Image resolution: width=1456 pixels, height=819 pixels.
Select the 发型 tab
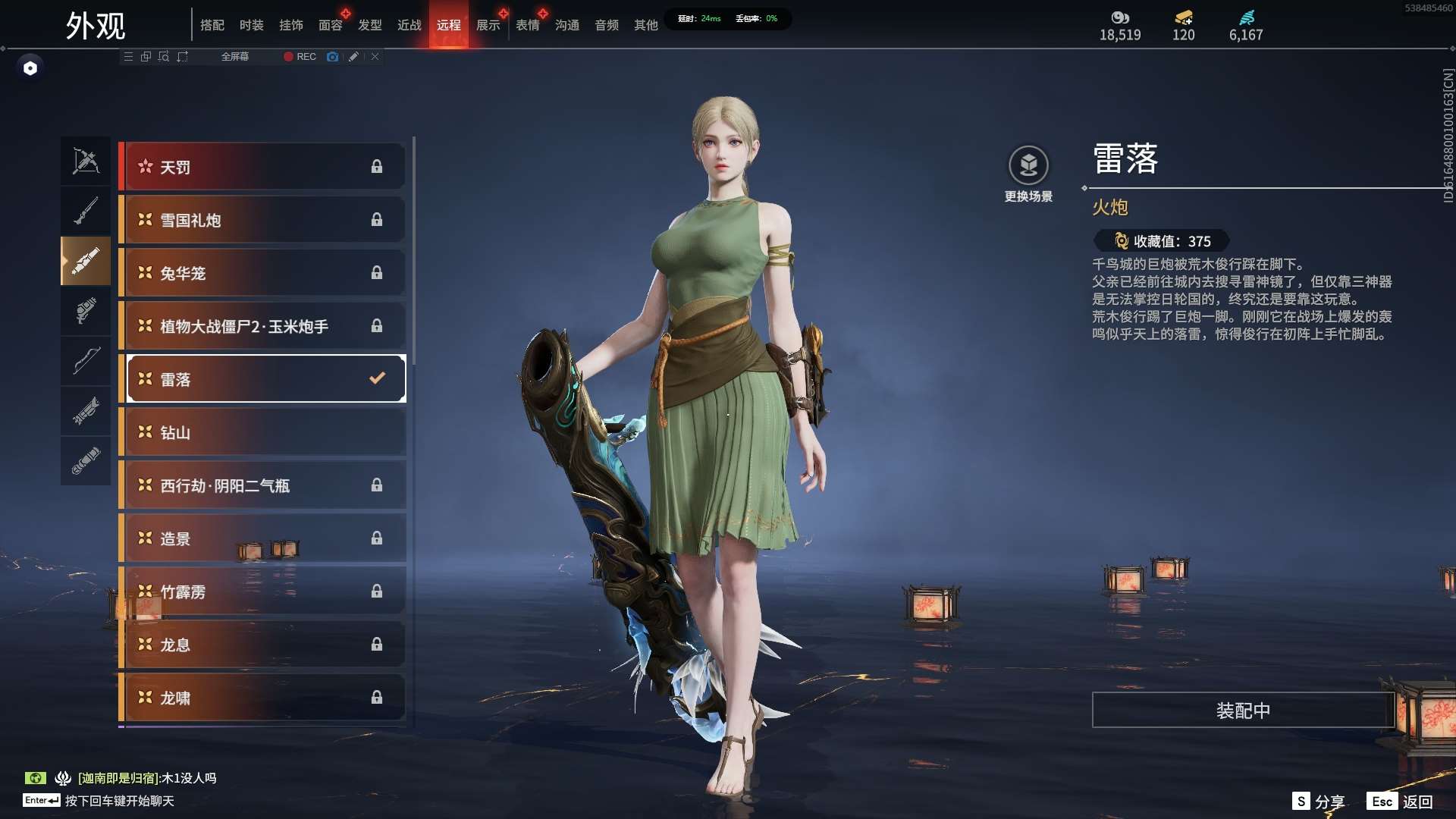tap(369, 25)
